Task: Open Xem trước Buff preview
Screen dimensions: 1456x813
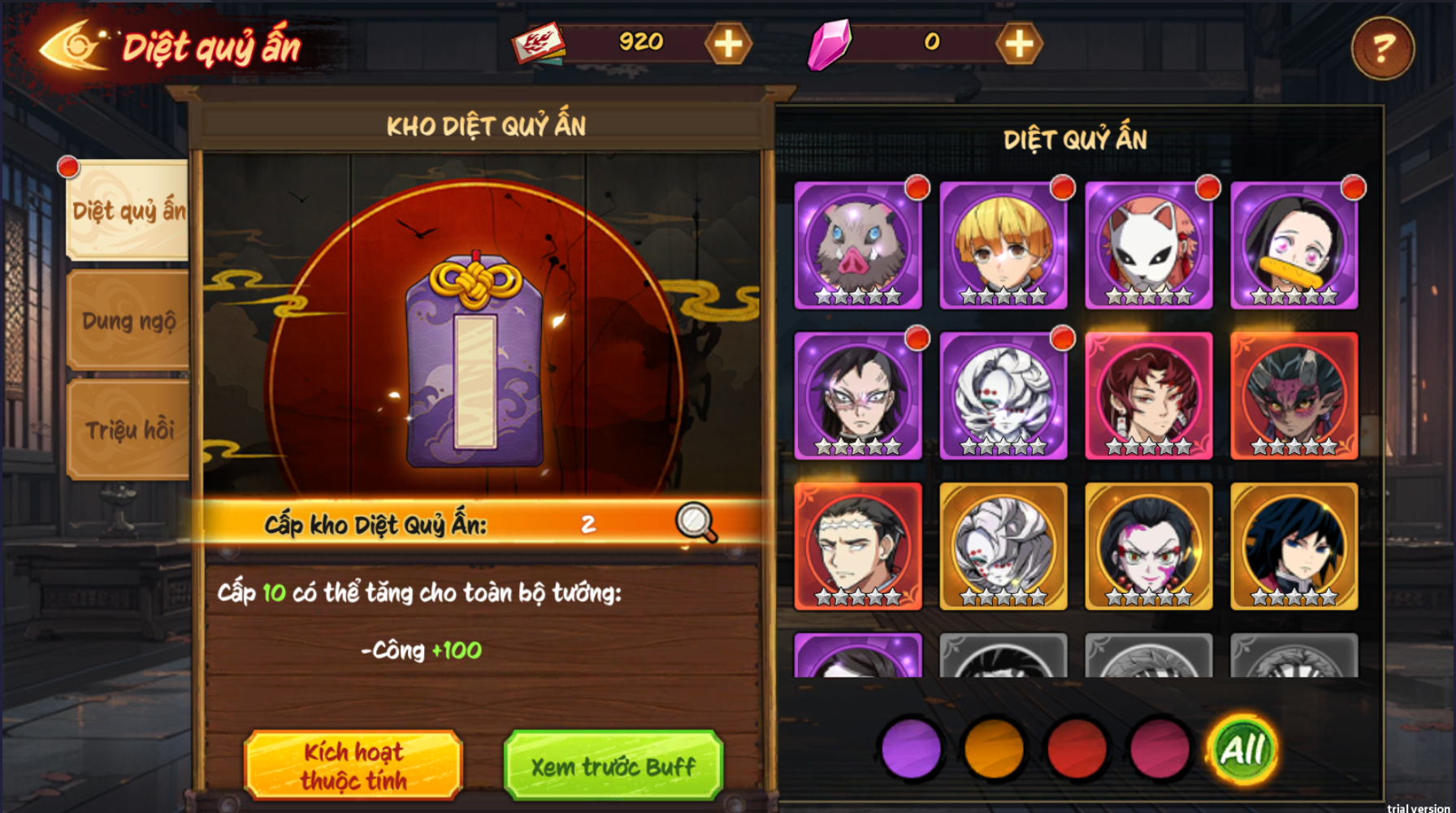Action: coord(613,765)
